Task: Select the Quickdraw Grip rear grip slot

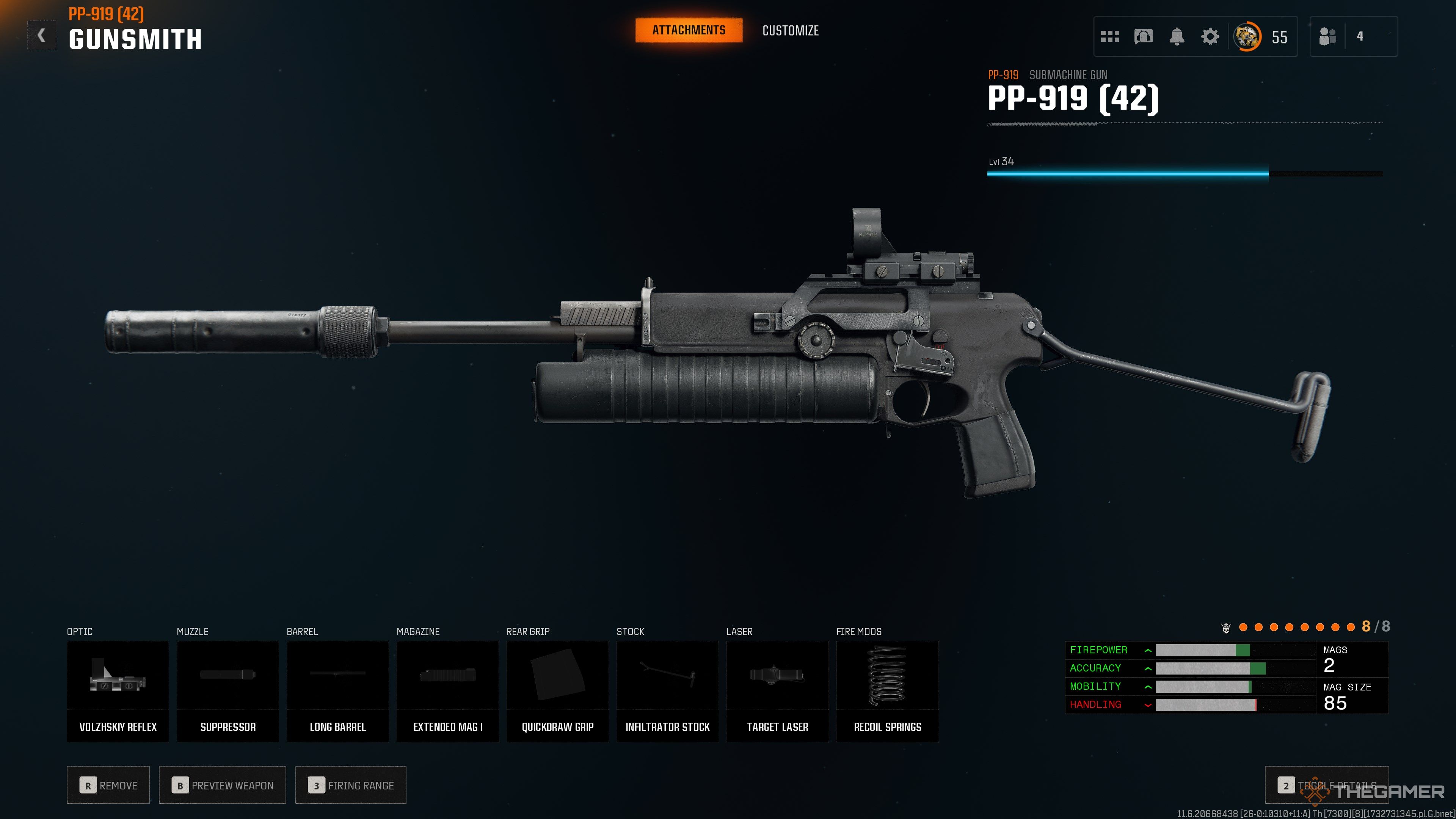Action: [557, 691]
